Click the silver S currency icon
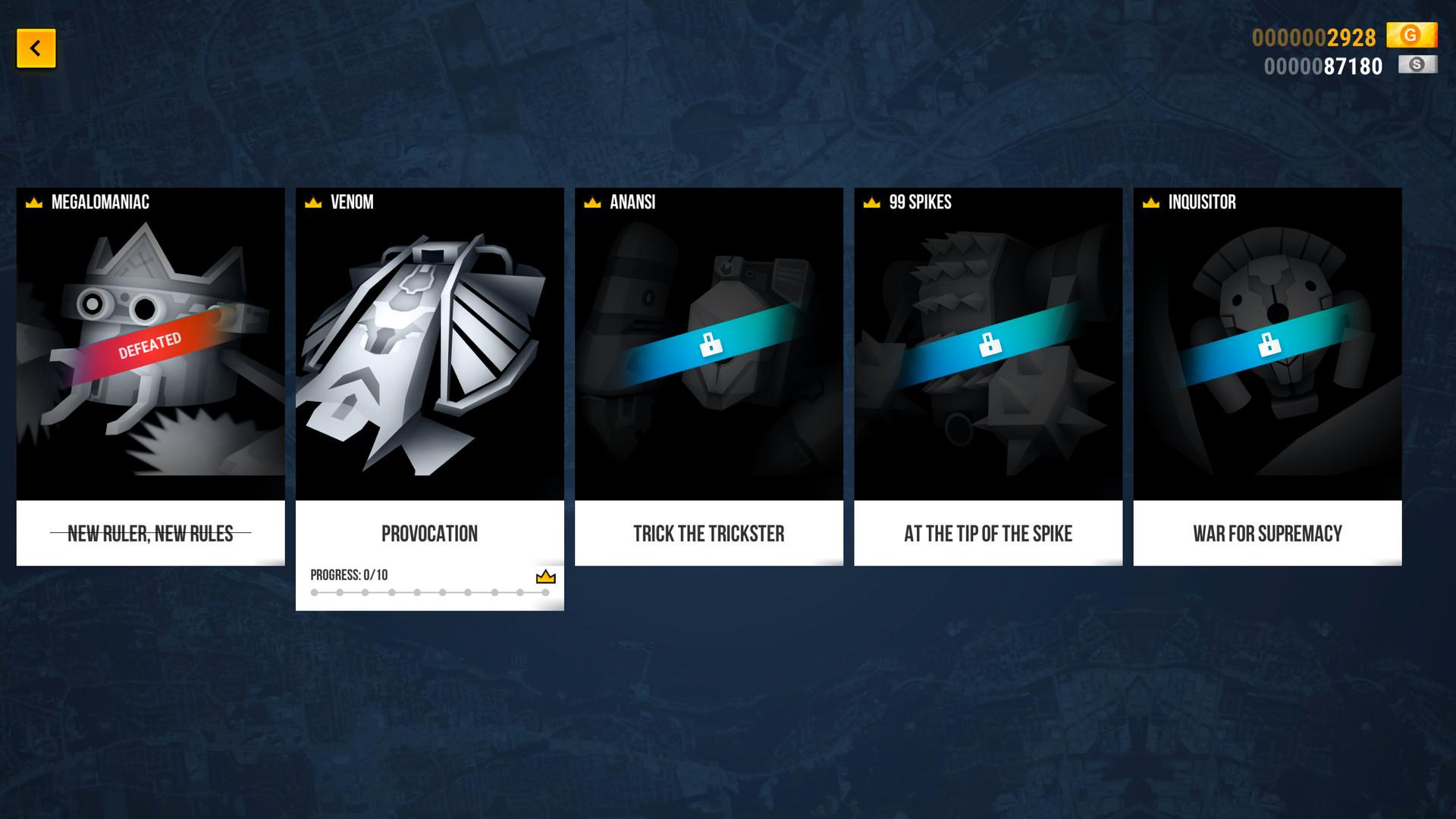The width and height of the screenshot is (1456, 819). point(1417,65)
